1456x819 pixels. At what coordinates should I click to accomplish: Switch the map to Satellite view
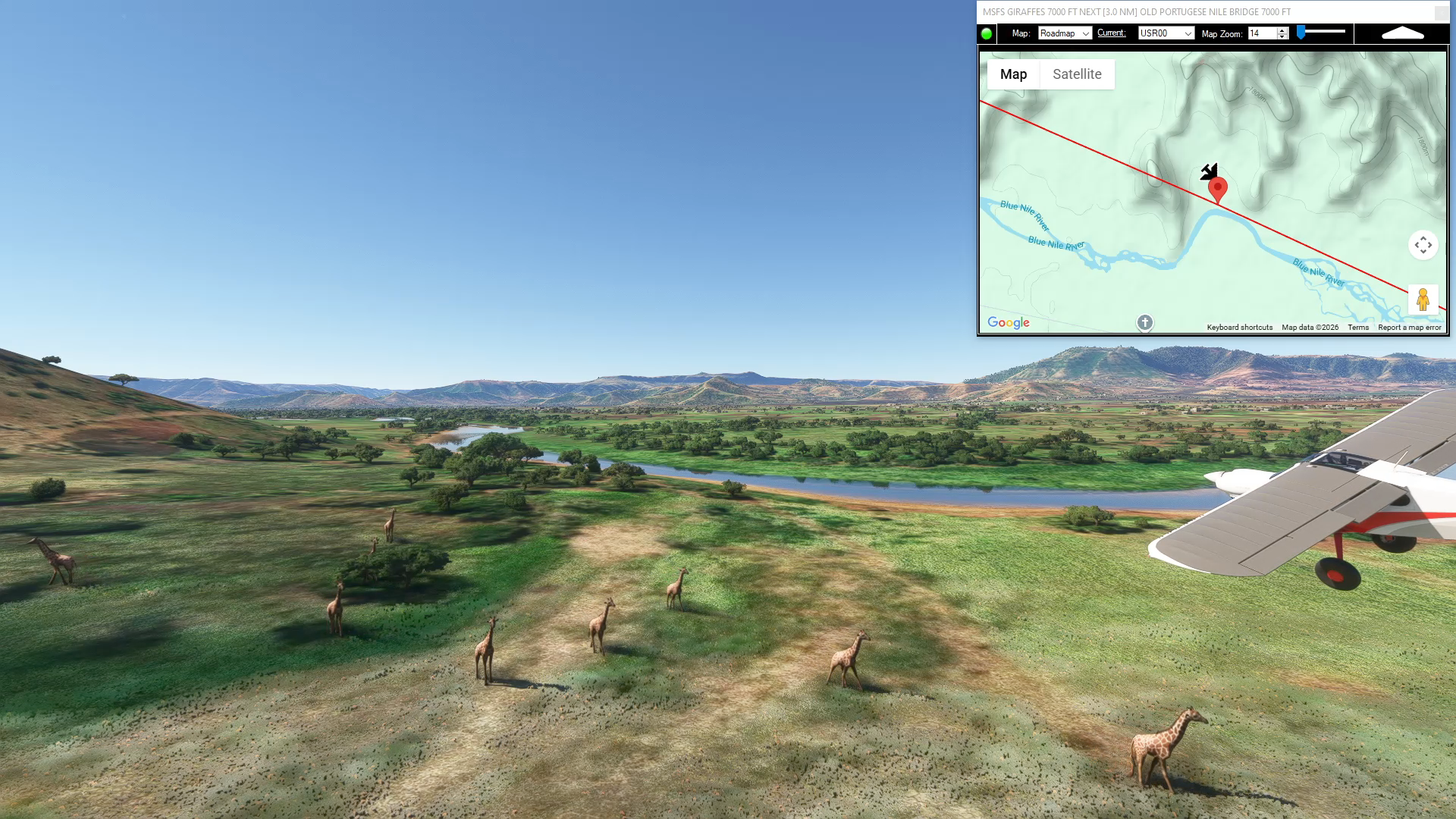click(x=1077, y=74)
